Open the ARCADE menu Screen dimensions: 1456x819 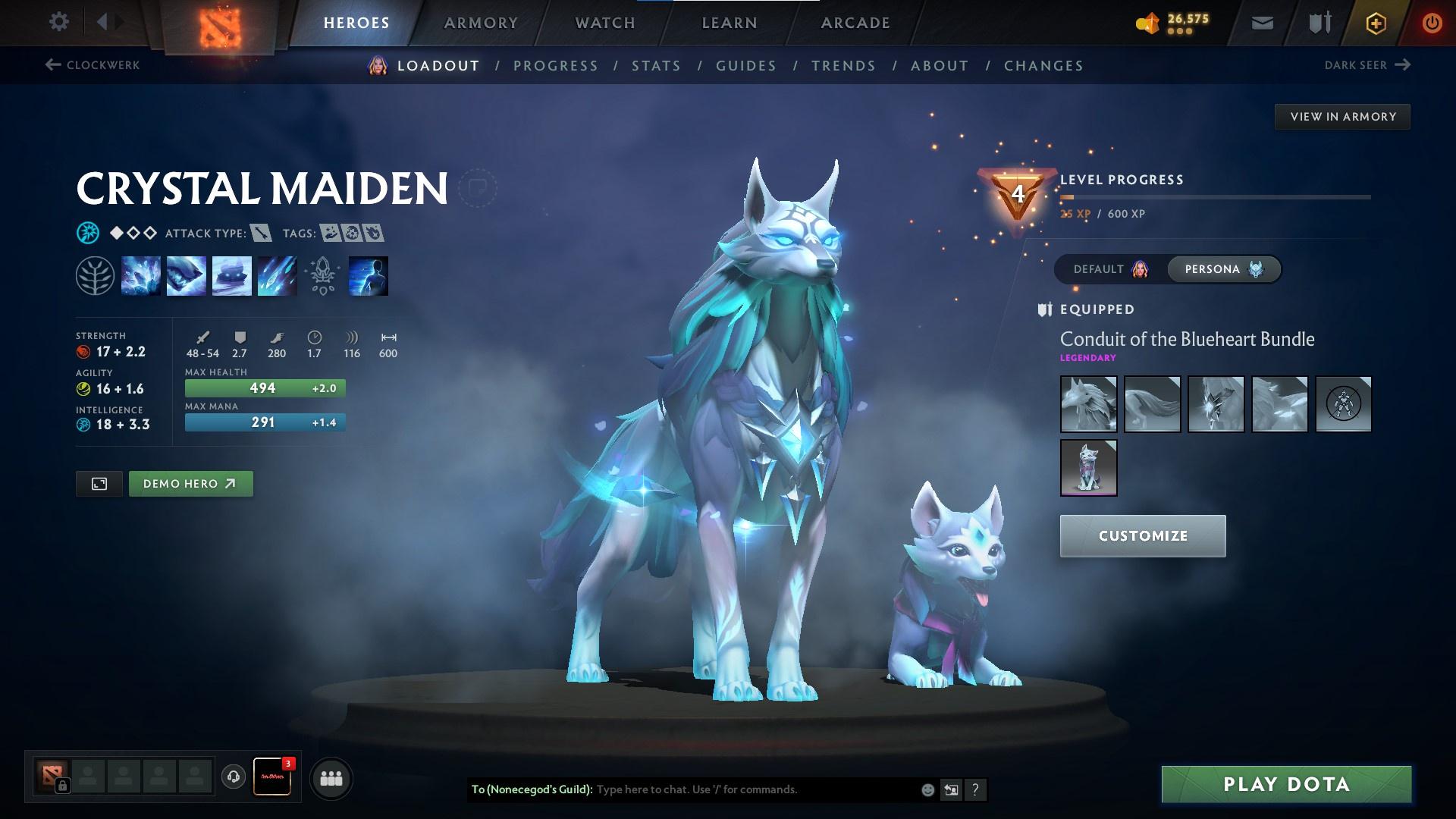pos(855,22)
